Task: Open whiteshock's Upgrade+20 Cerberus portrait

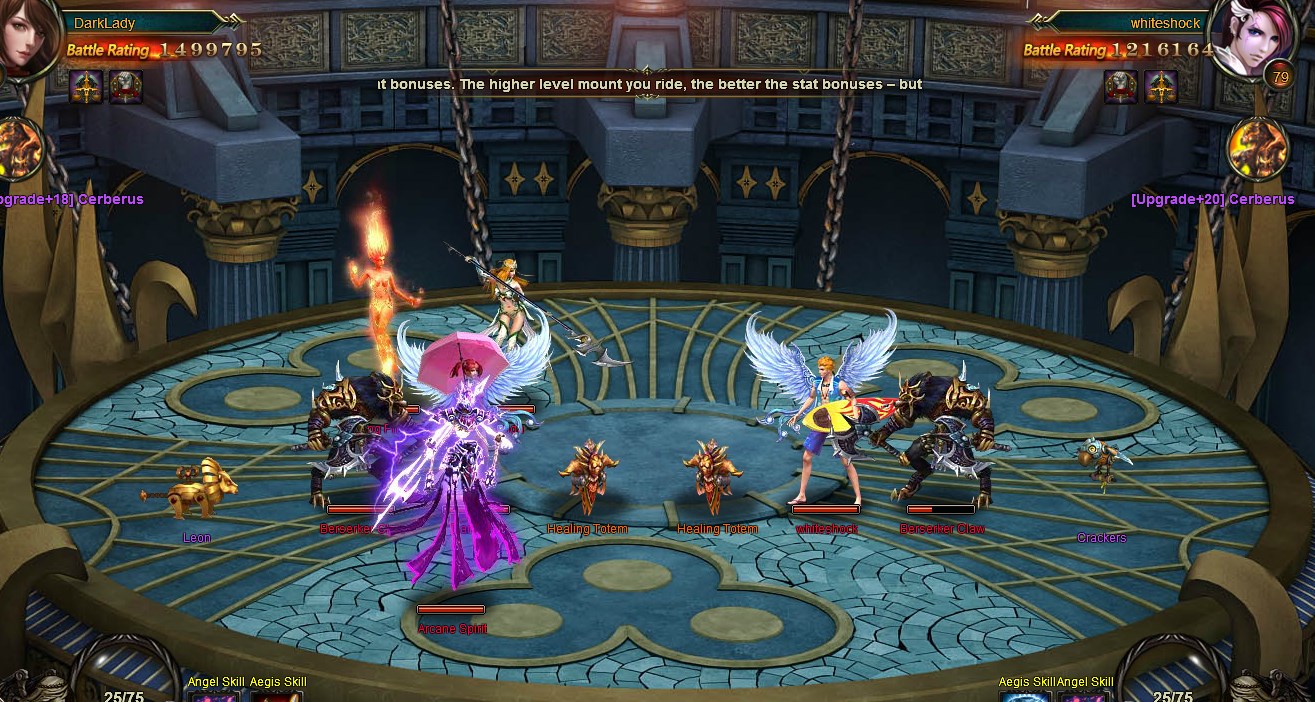Action: 1258,150
